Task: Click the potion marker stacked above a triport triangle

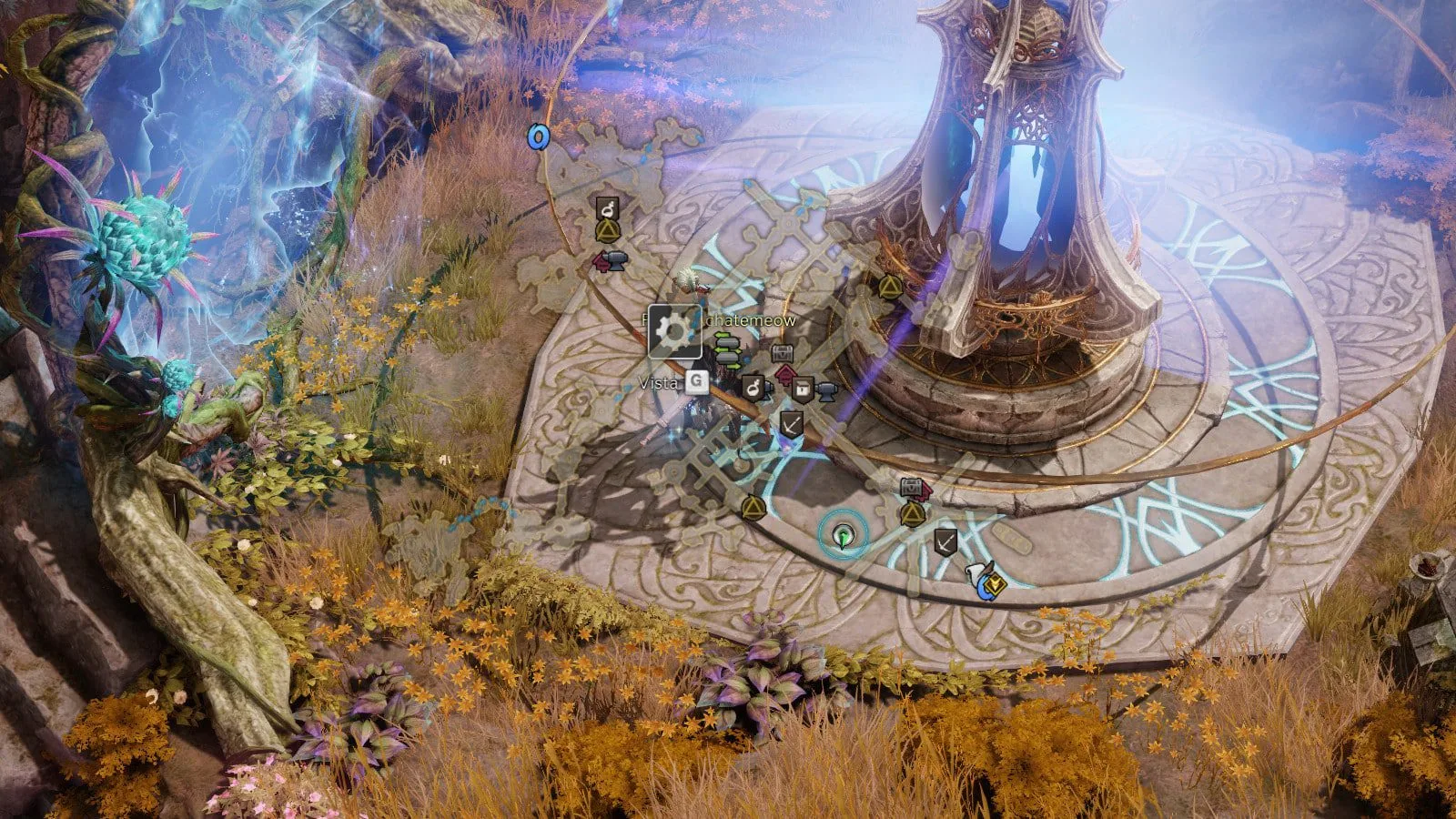Action: [x=607, y=209]
